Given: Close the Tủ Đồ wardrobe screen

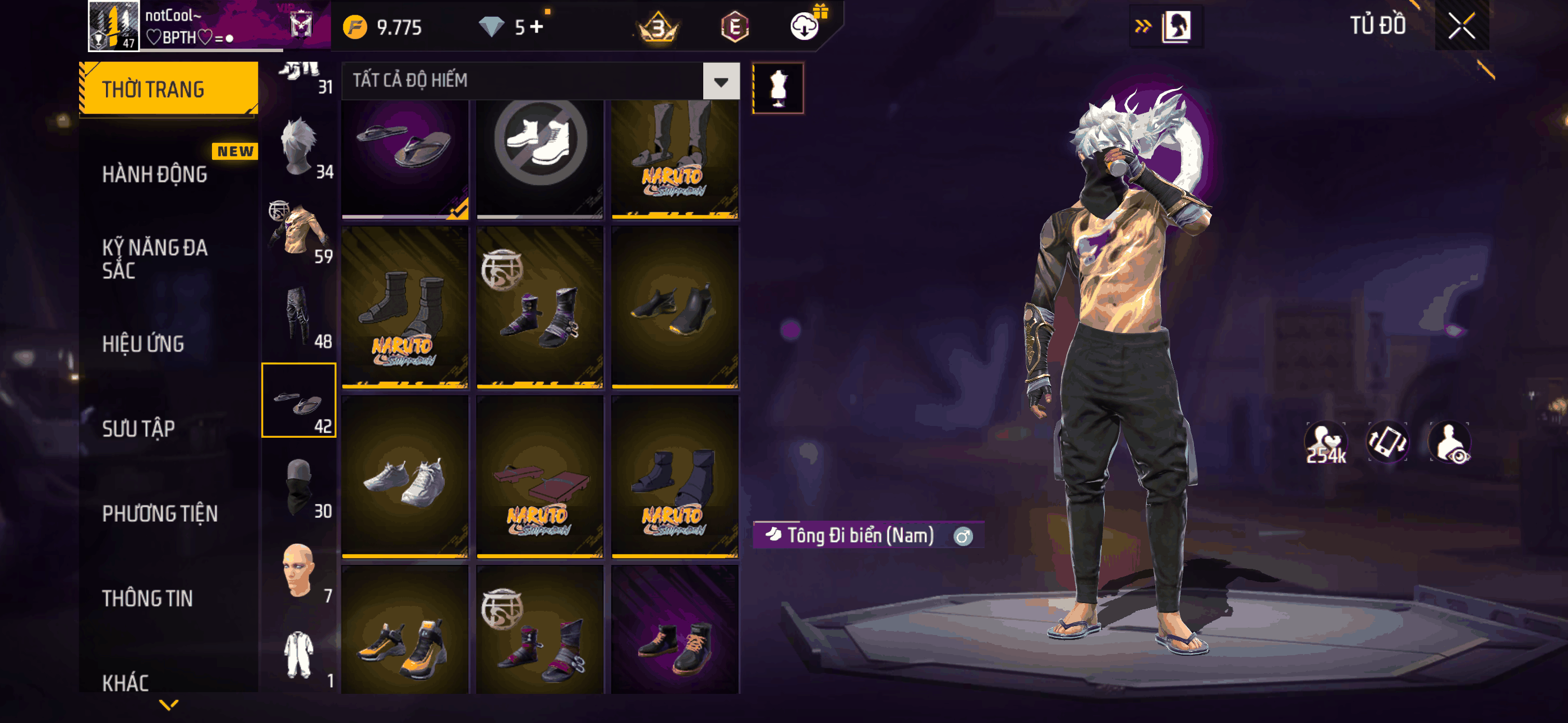Looking at the screenshot, I should pos(1461,26).
